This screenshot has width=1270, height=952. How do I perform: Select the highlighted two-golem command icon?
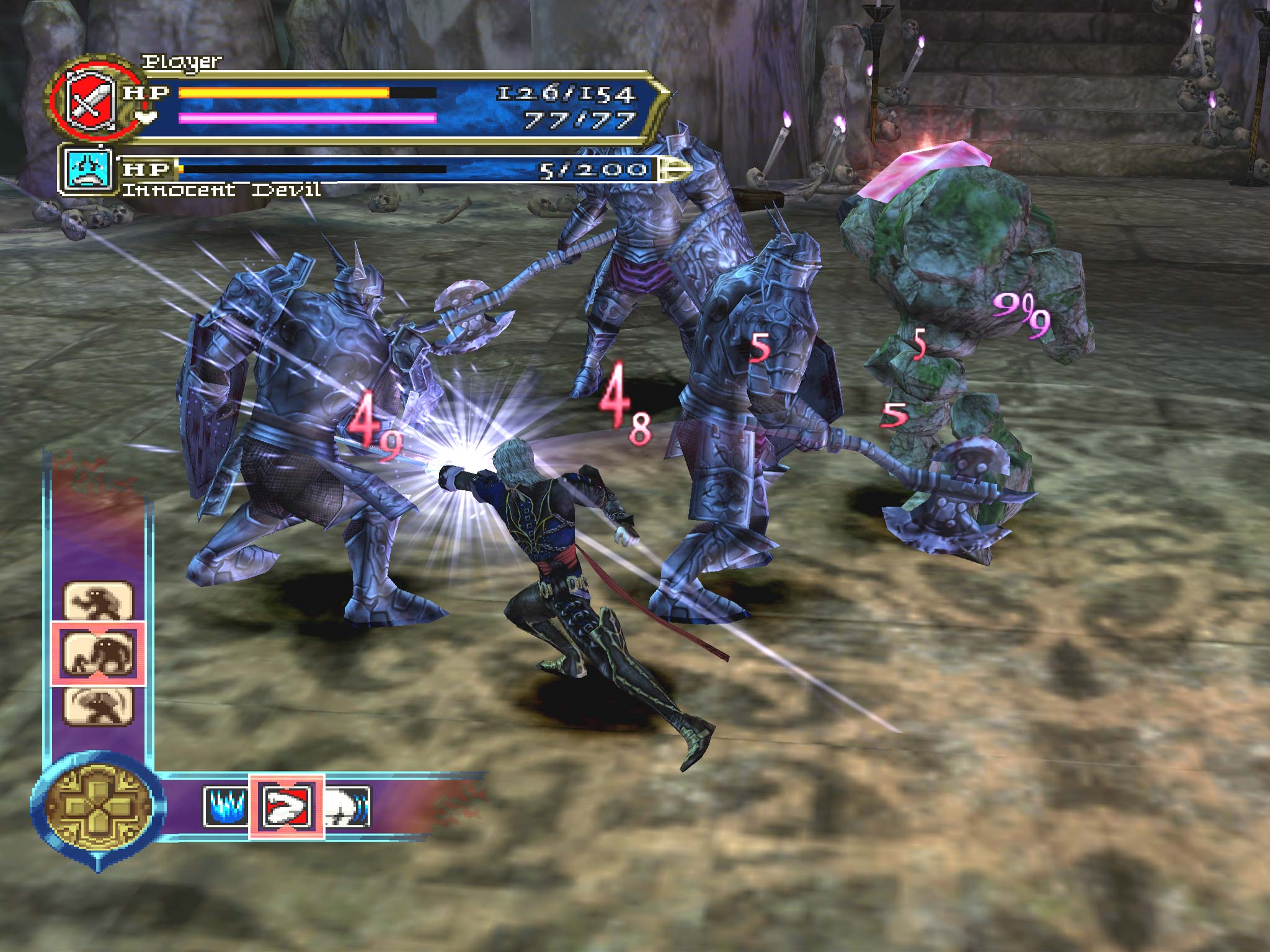(x=98, y=654)
